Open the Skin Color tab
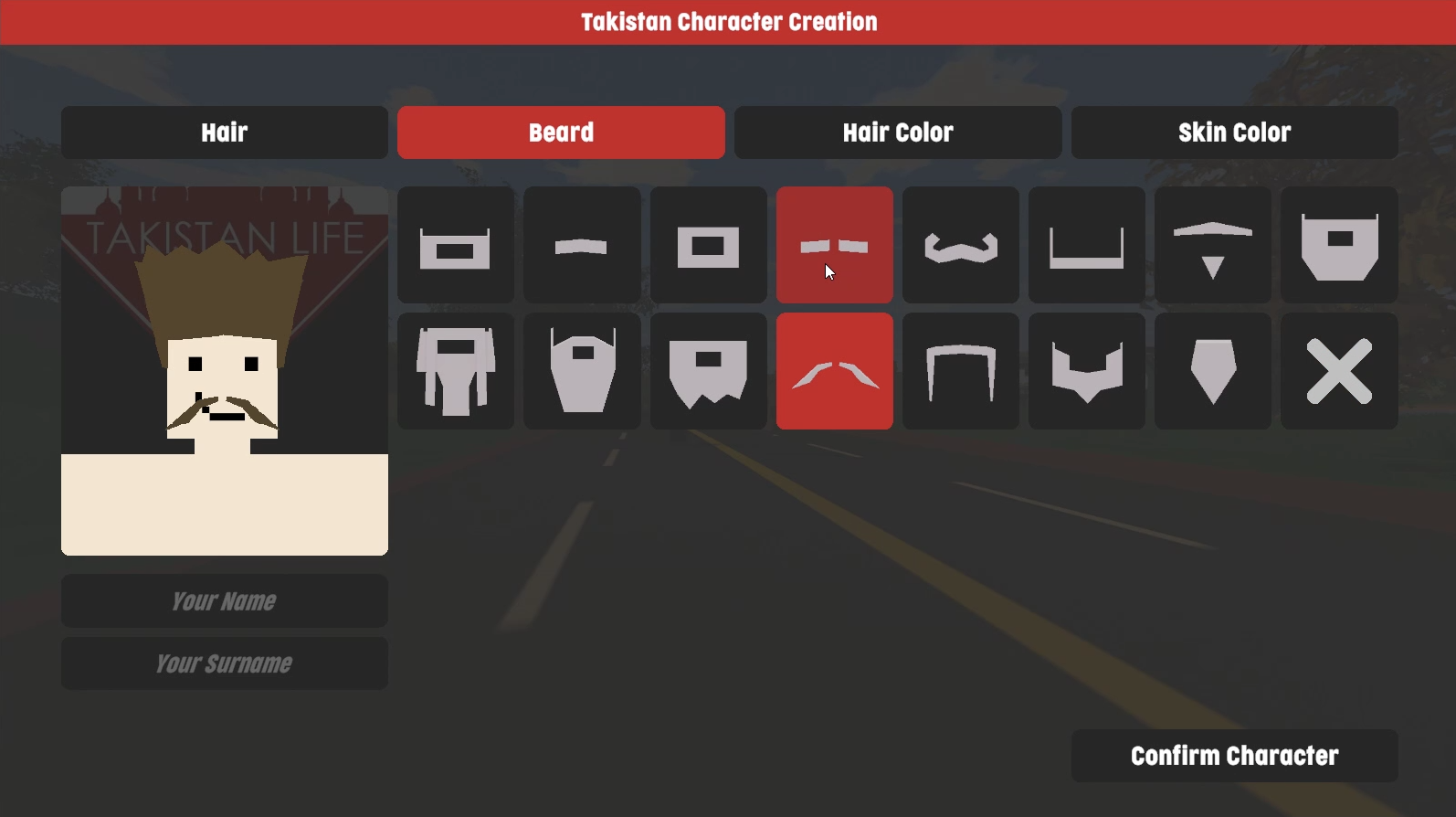The image size is (1456, 817). pyautogui.click(x=1234, y=133)
